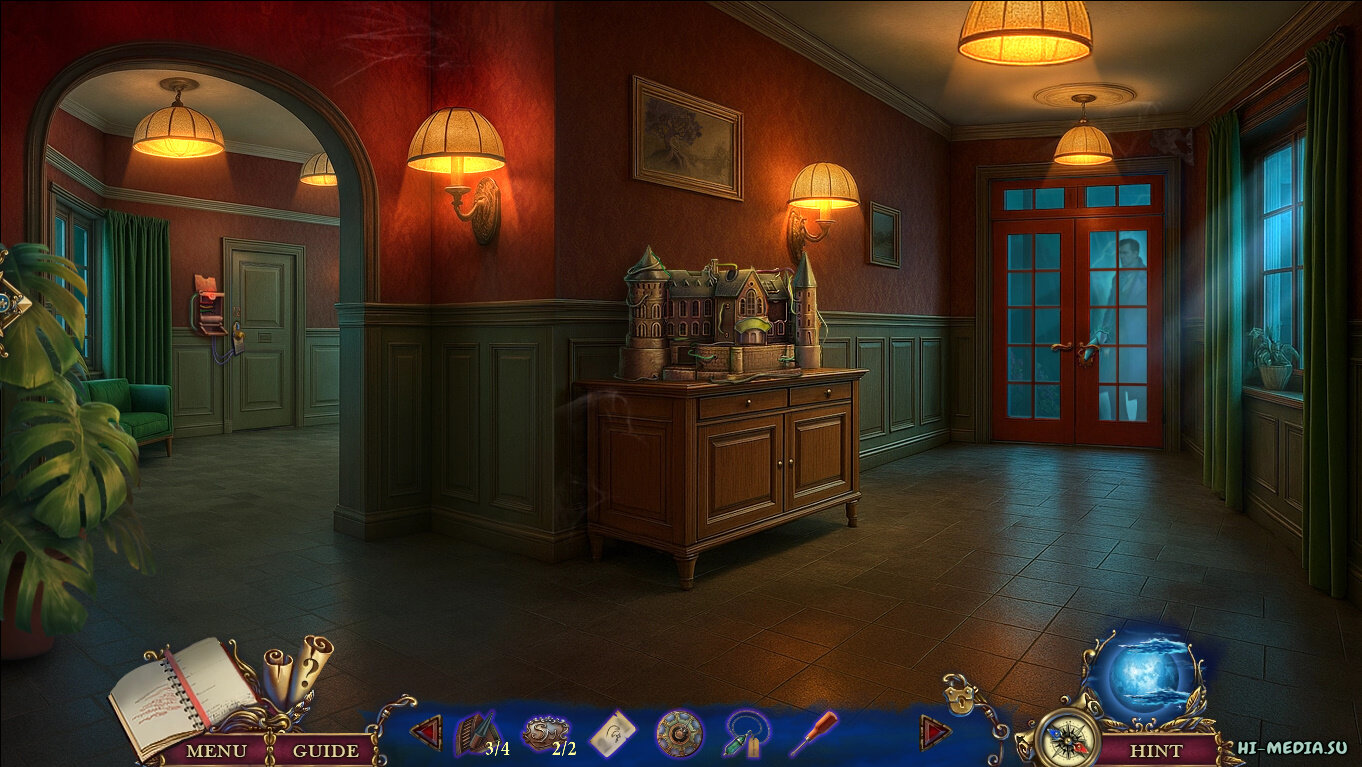The width and height of the screenshot is (1362, 767).
Task: Click the glowing moon hint orb
Action: pyautogui.click(x=1144, y=675)
